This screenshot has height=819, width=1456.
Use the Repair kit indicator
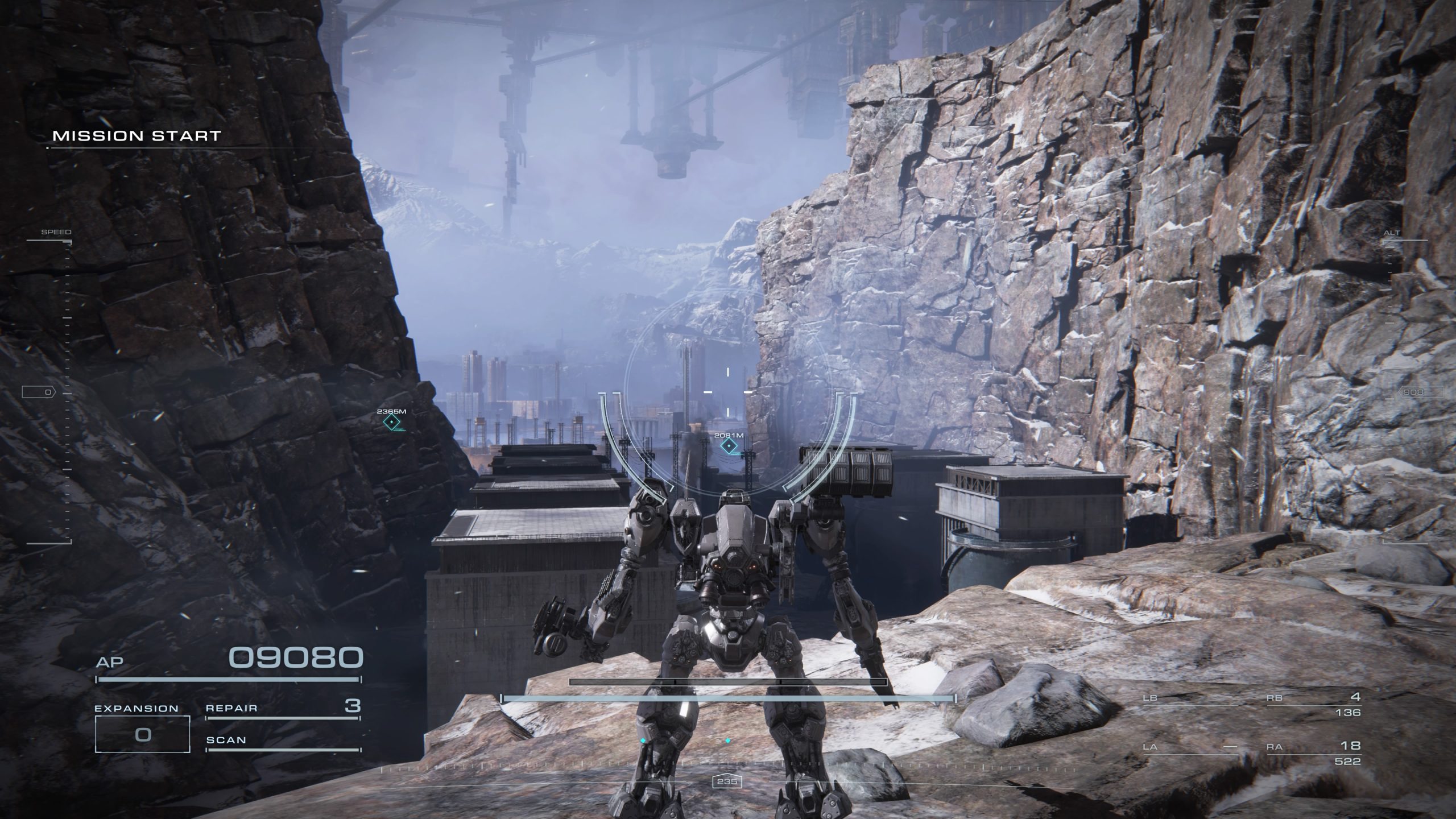pyautogui.click(x=283, y=709)
